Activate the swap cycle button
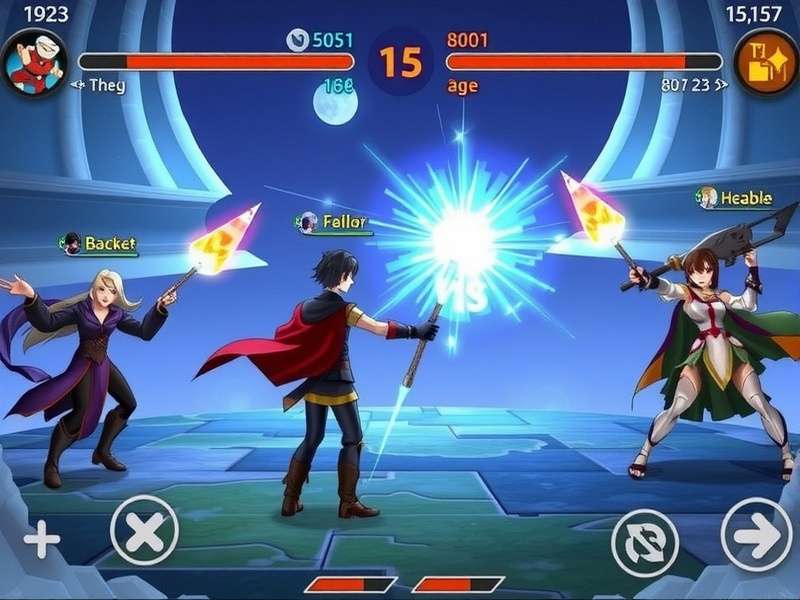This screenshot has height=600, width=800. pyautogui.click(x=645, y=542)
